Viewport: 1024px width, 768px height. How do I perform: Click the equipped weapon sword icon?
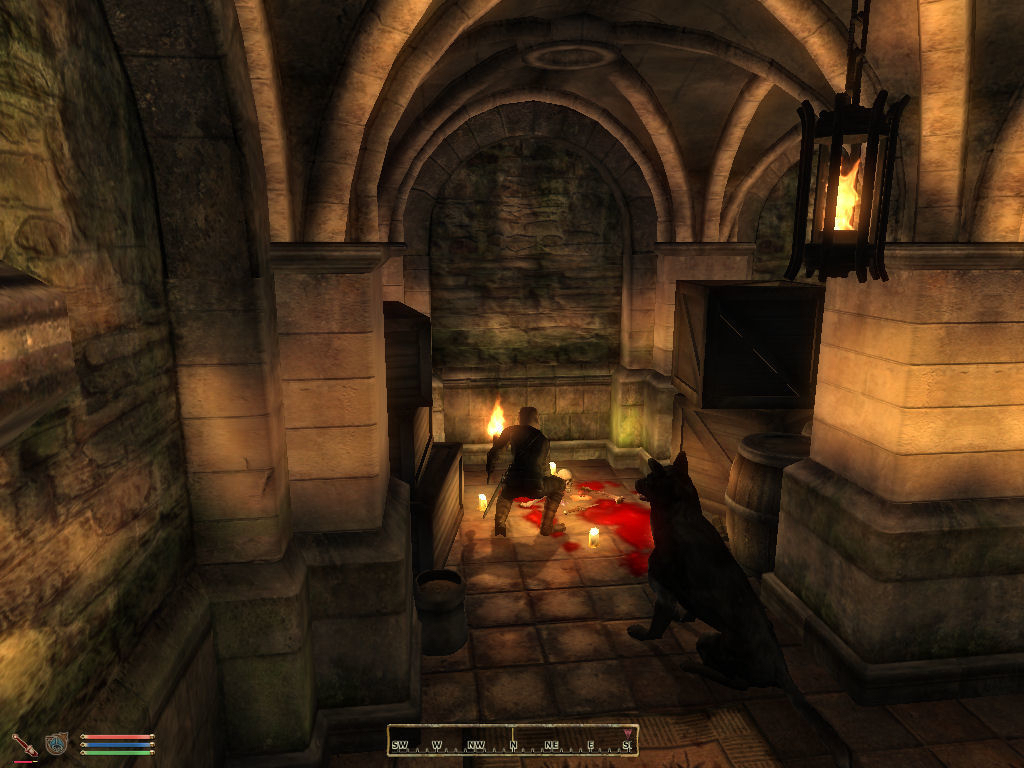(23, 744)
